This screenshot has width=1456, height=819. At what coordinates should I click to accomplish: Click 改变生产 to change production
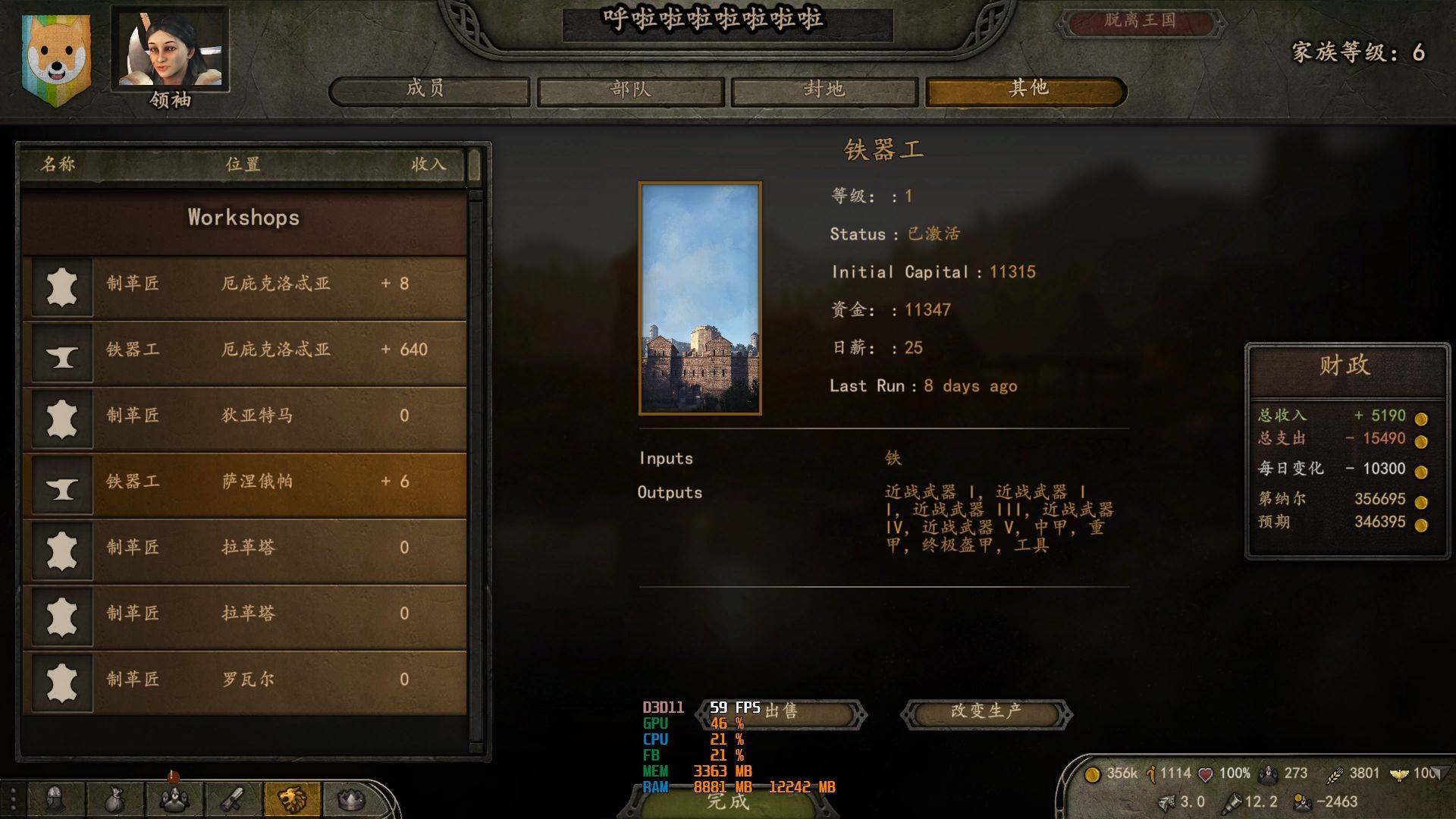click(986, 712)
